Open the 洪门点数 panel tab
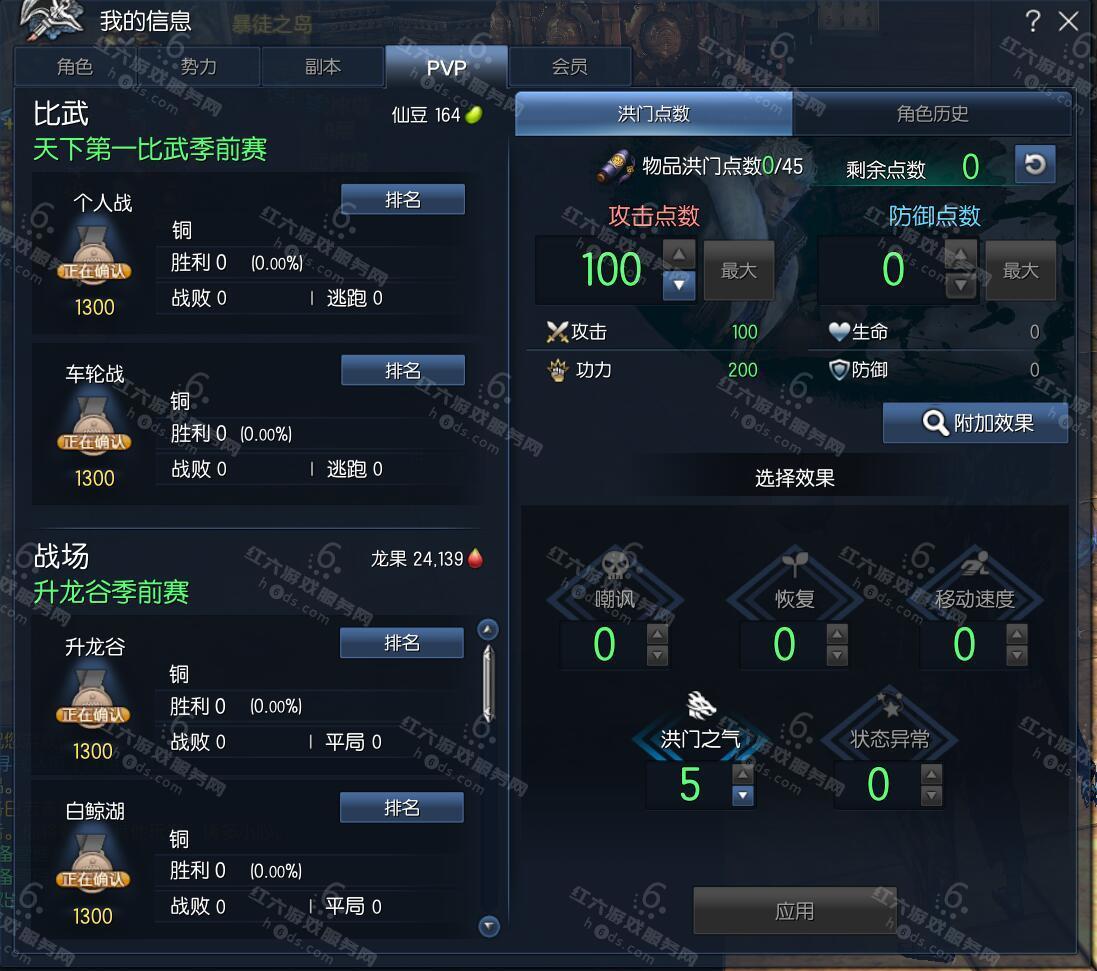The height and width of the screenshot is (971, 1097). click(x=653, y=114)
